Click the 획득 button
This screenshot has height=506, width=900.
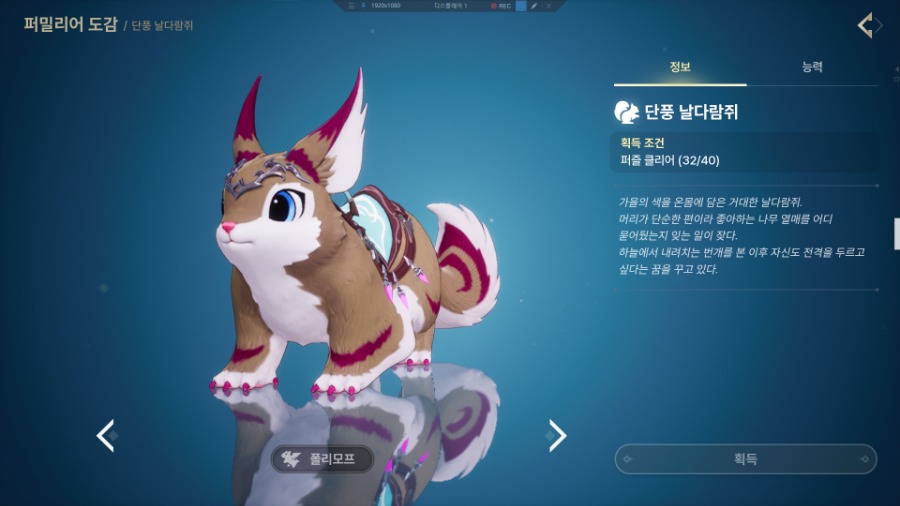[745, 459]
